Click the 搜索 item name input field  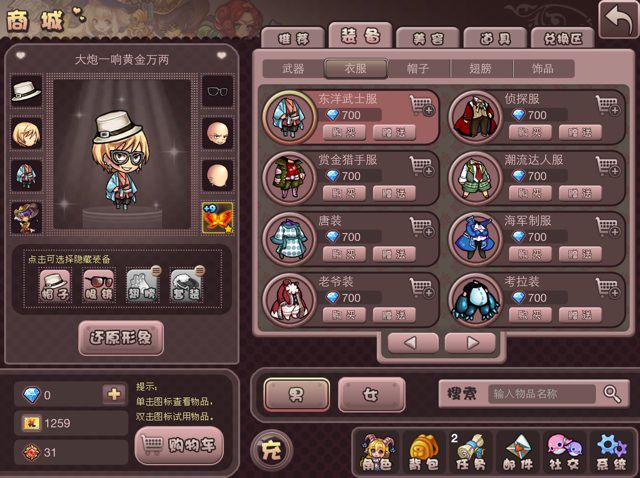(543, 394)
